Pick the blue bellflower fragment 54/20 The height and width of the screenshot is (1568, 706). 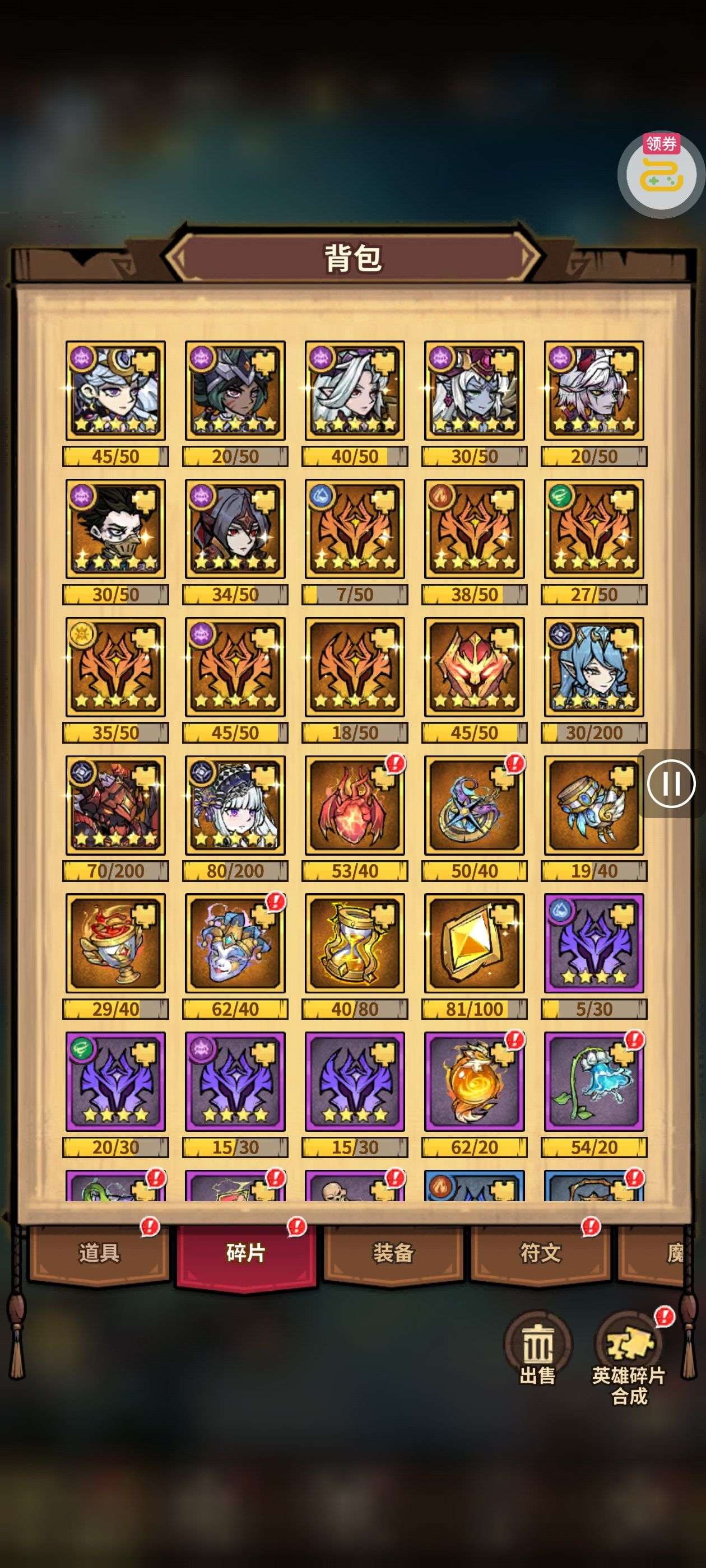594,1082
